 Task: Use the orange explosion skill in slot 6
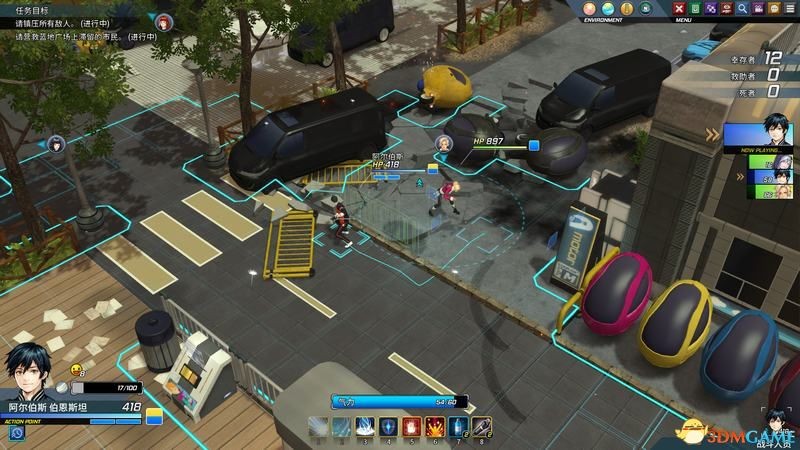click(x=435, y=428)
